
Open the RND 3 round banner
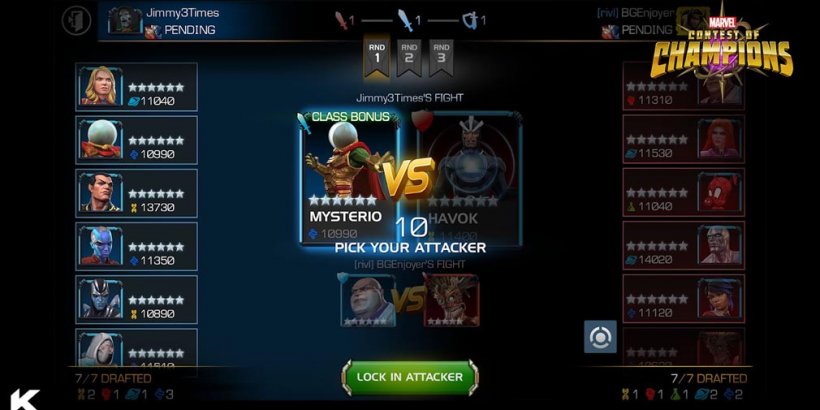tap(441, 55)
